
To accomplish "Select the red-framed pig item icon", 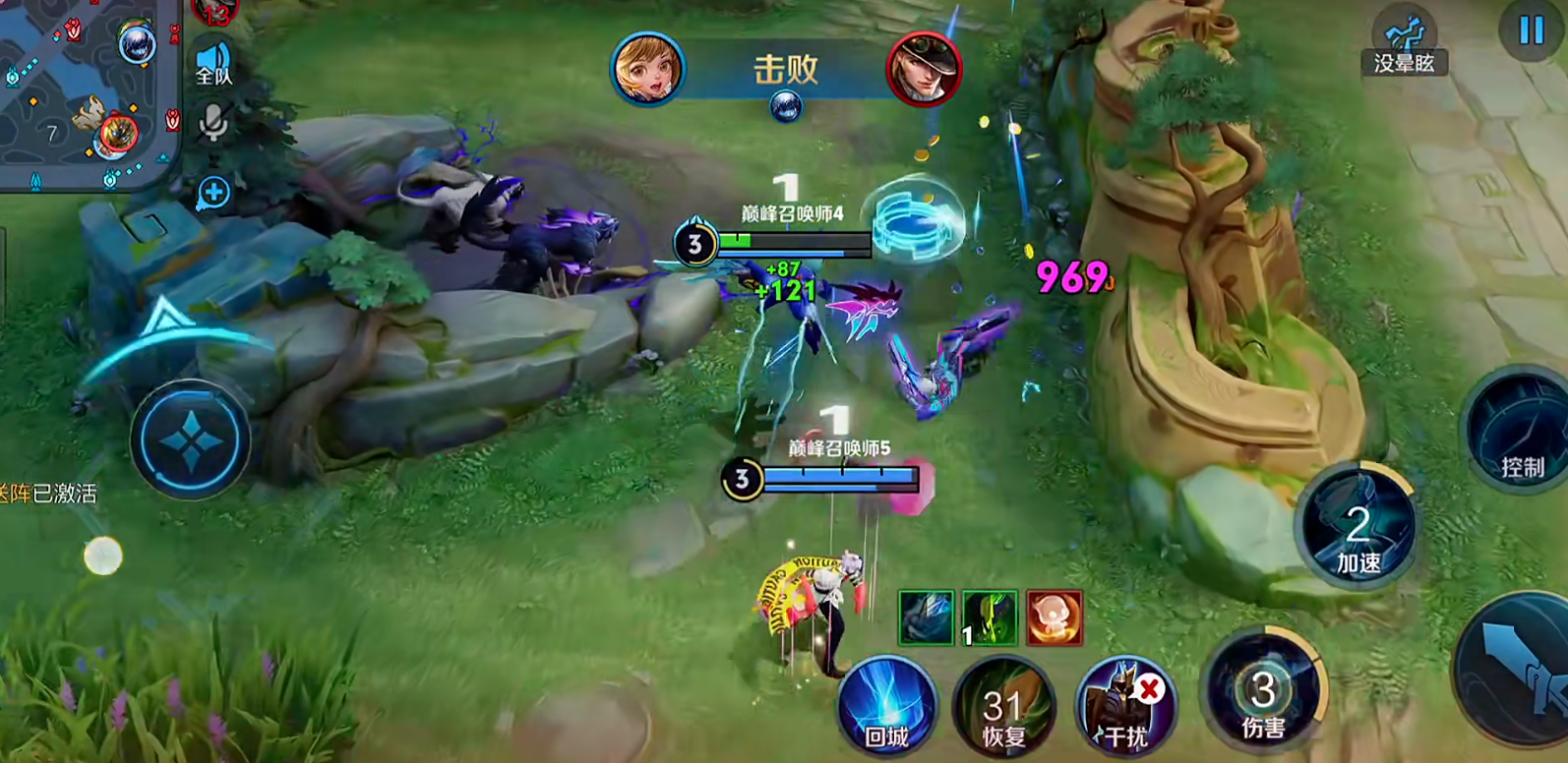I will 1054,617.
